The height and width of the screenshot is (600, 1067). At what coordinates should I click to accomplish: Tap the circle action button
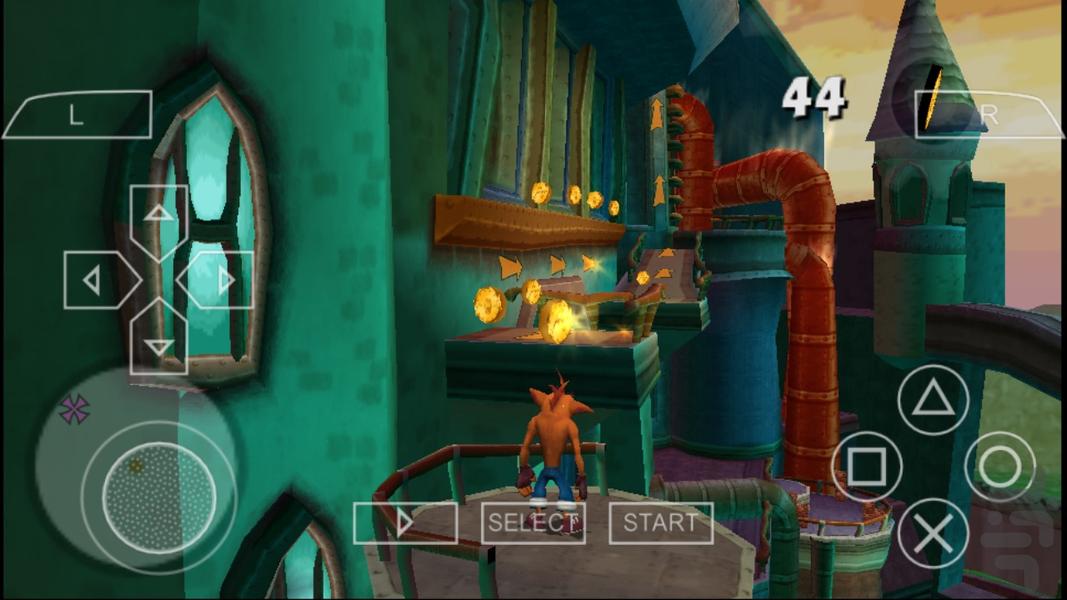(x=999, y=466)
